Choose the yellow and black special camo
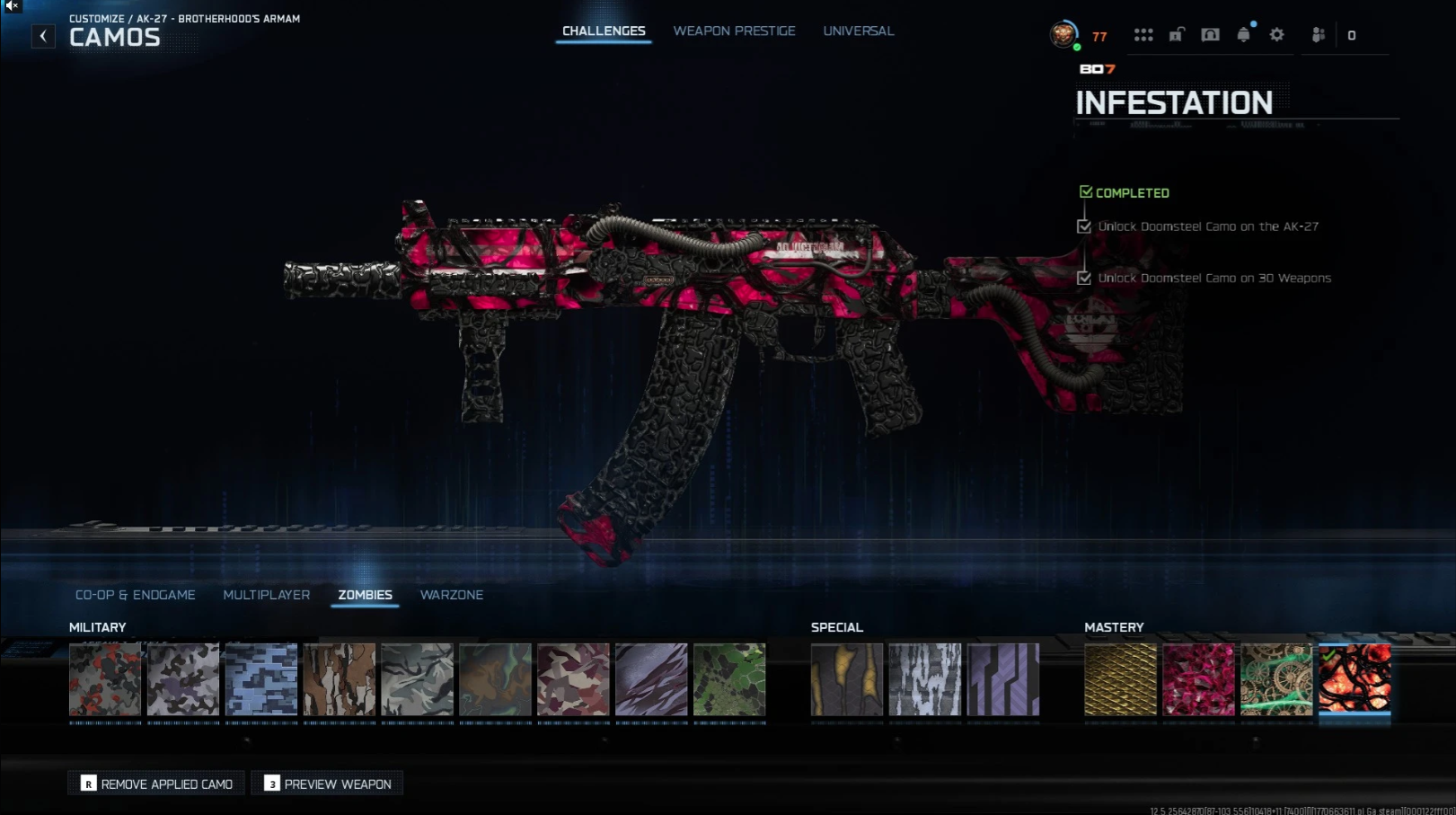This screenshot has height=815, width=1456. tap(847, 679)
